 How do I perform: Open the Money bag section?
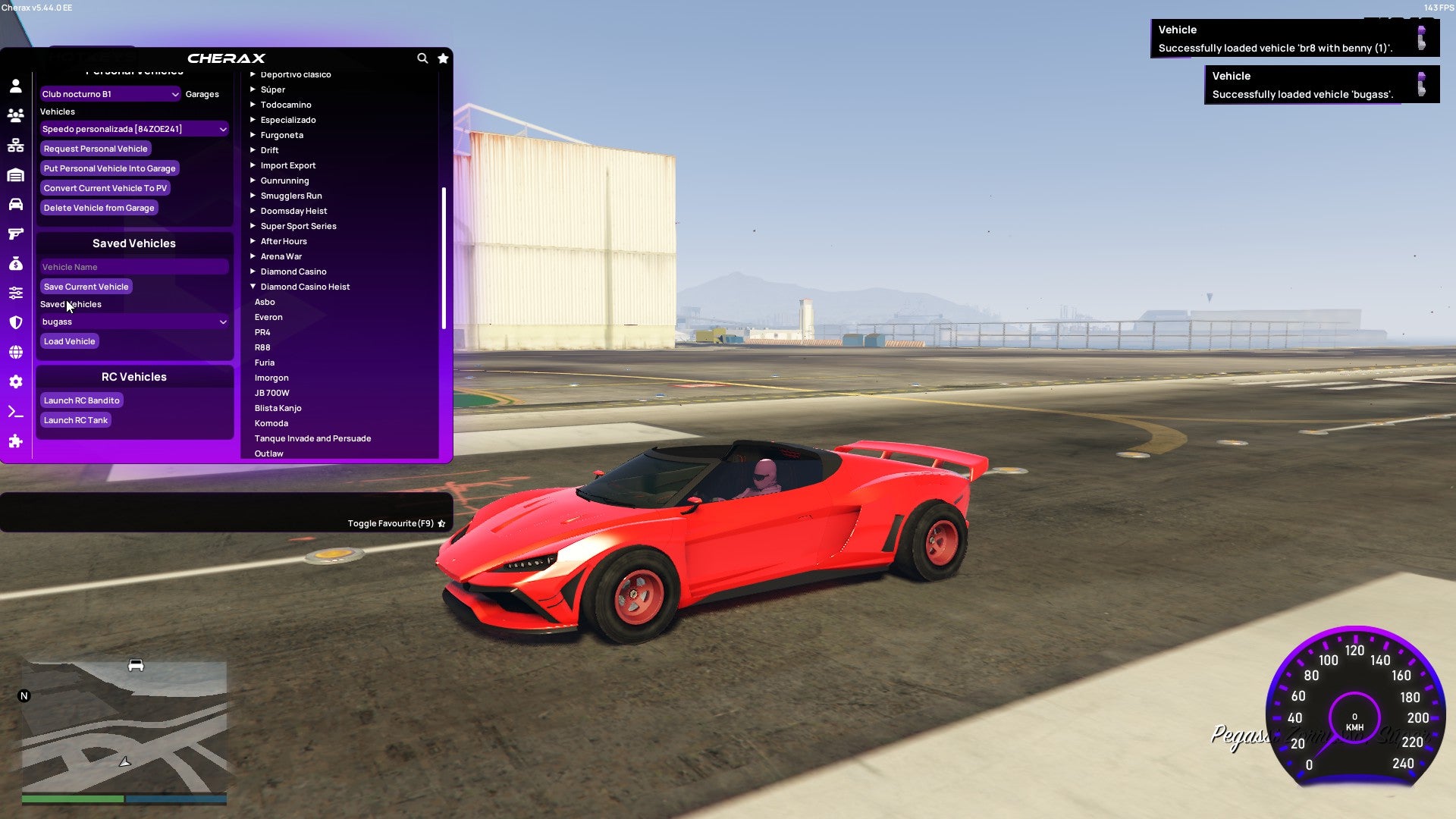(x=15, y=263)
